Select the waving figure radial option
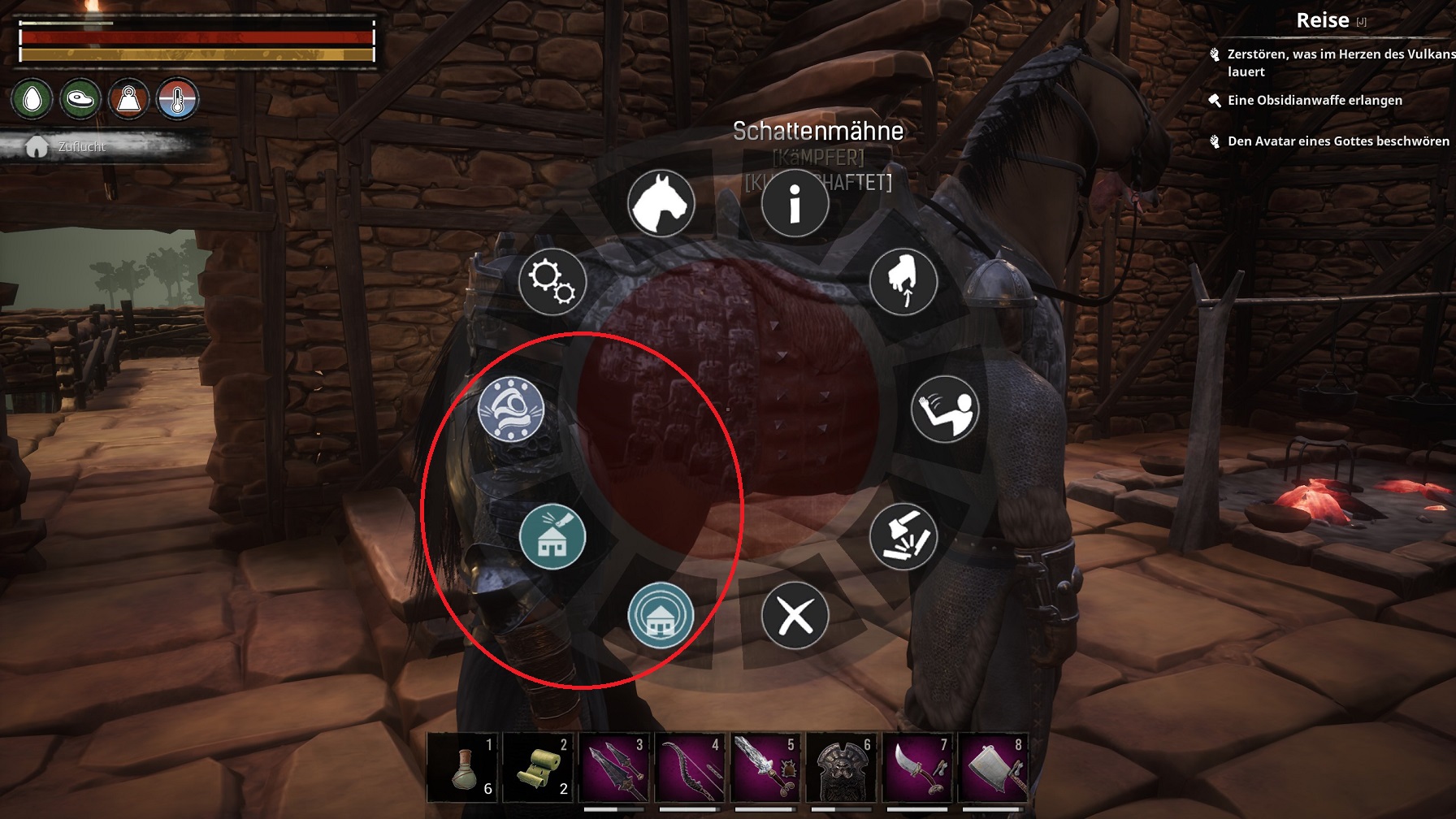 point(944,409)
